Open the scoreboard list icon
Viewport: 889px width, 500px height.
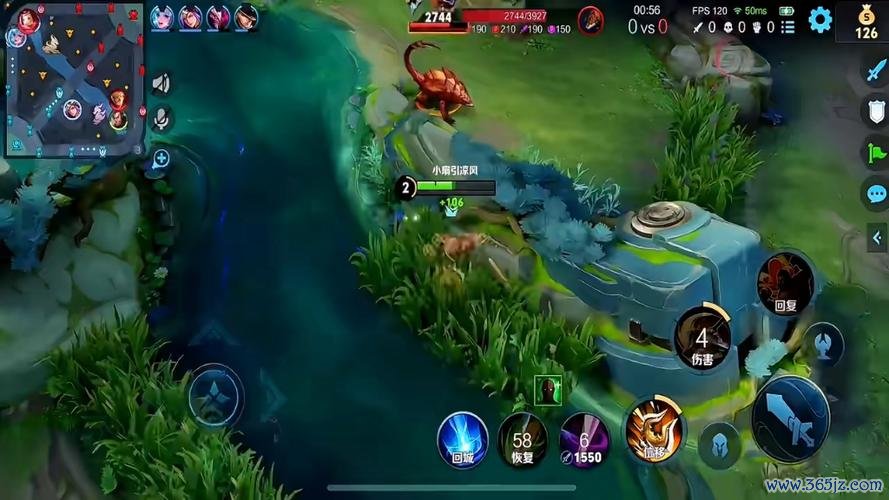(x=787, y=27)
